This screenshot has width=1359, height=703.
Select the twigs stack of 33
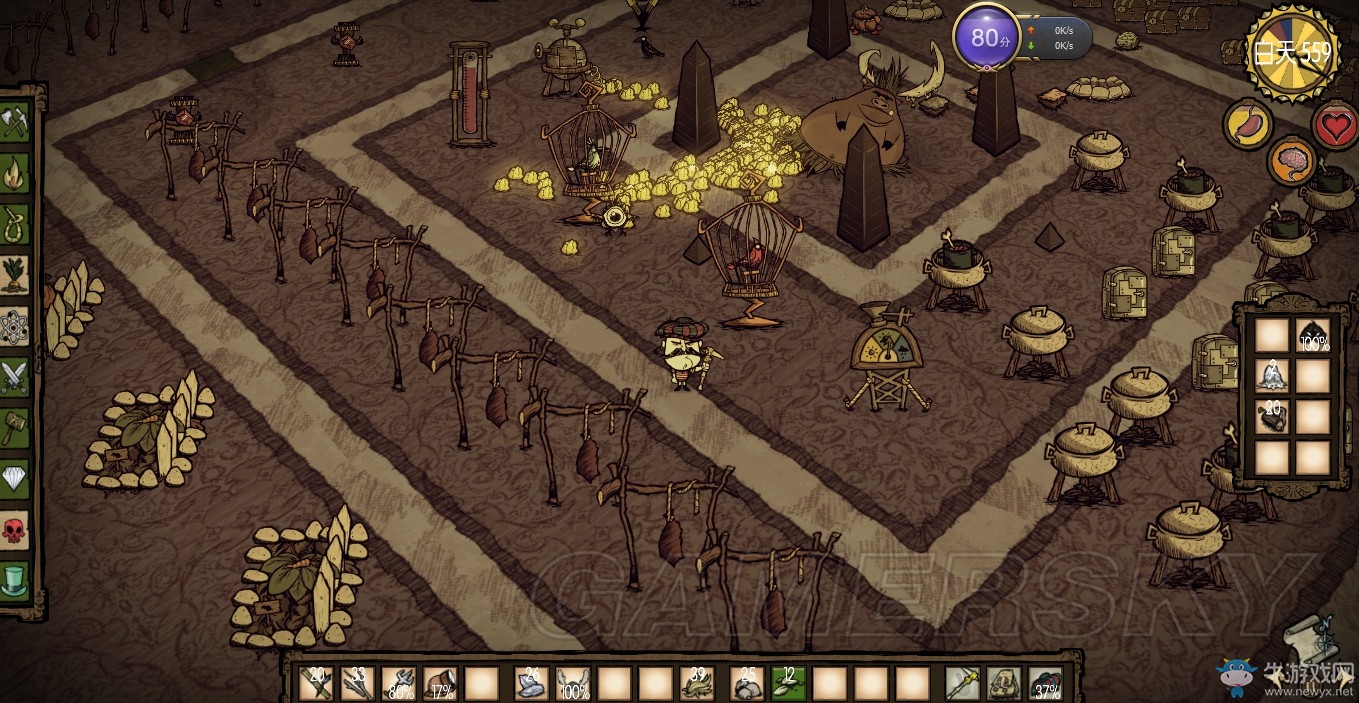tap(357, 683)
